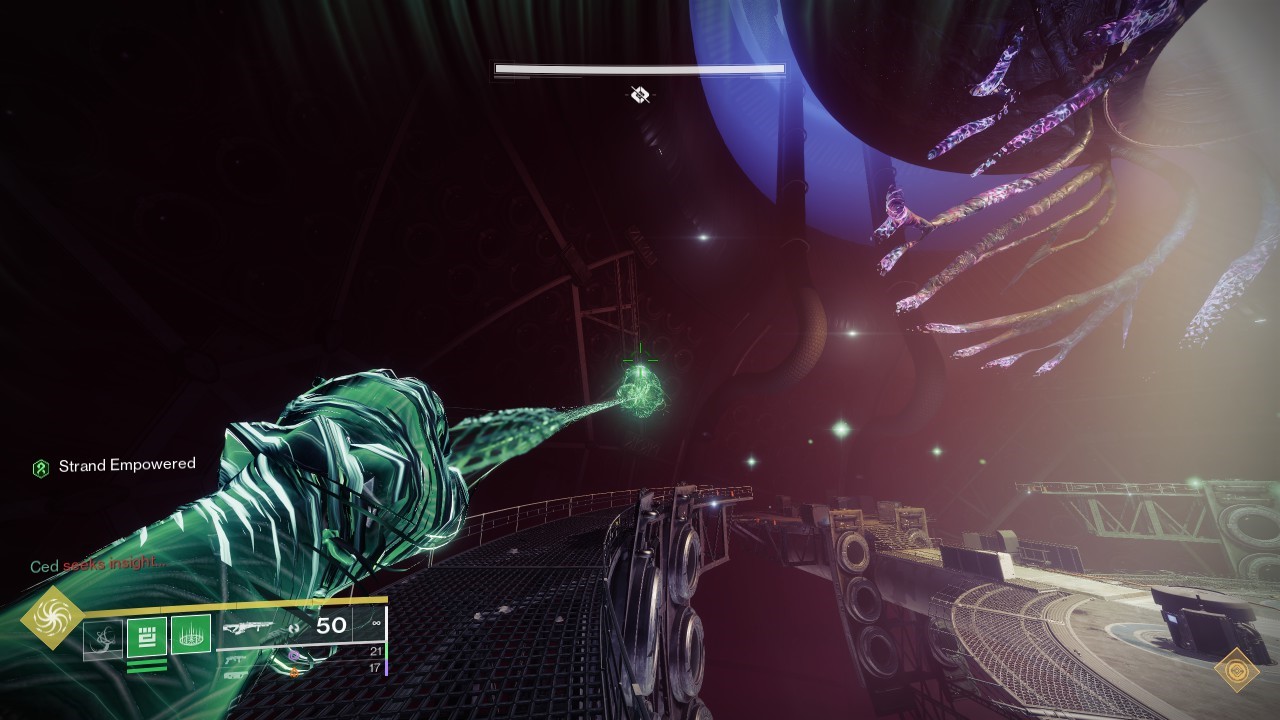The image size is (1280, 720).
Task: Click the infinity reserve ammo symbol
Action: [375, 623]
